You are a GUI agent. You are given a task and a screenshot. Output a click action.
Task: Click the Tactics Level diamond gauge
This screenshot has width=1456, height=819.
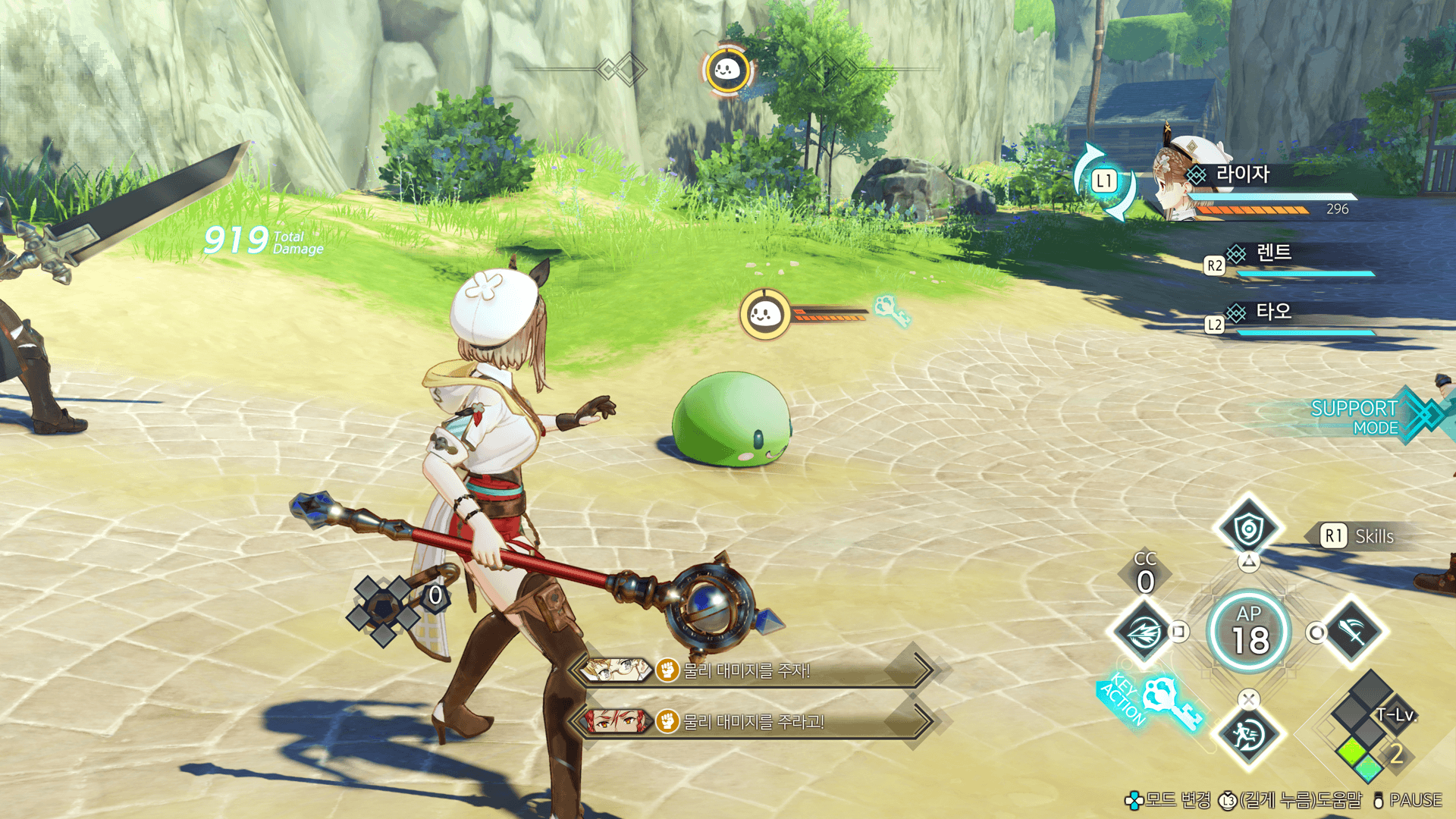(1367, 728)
